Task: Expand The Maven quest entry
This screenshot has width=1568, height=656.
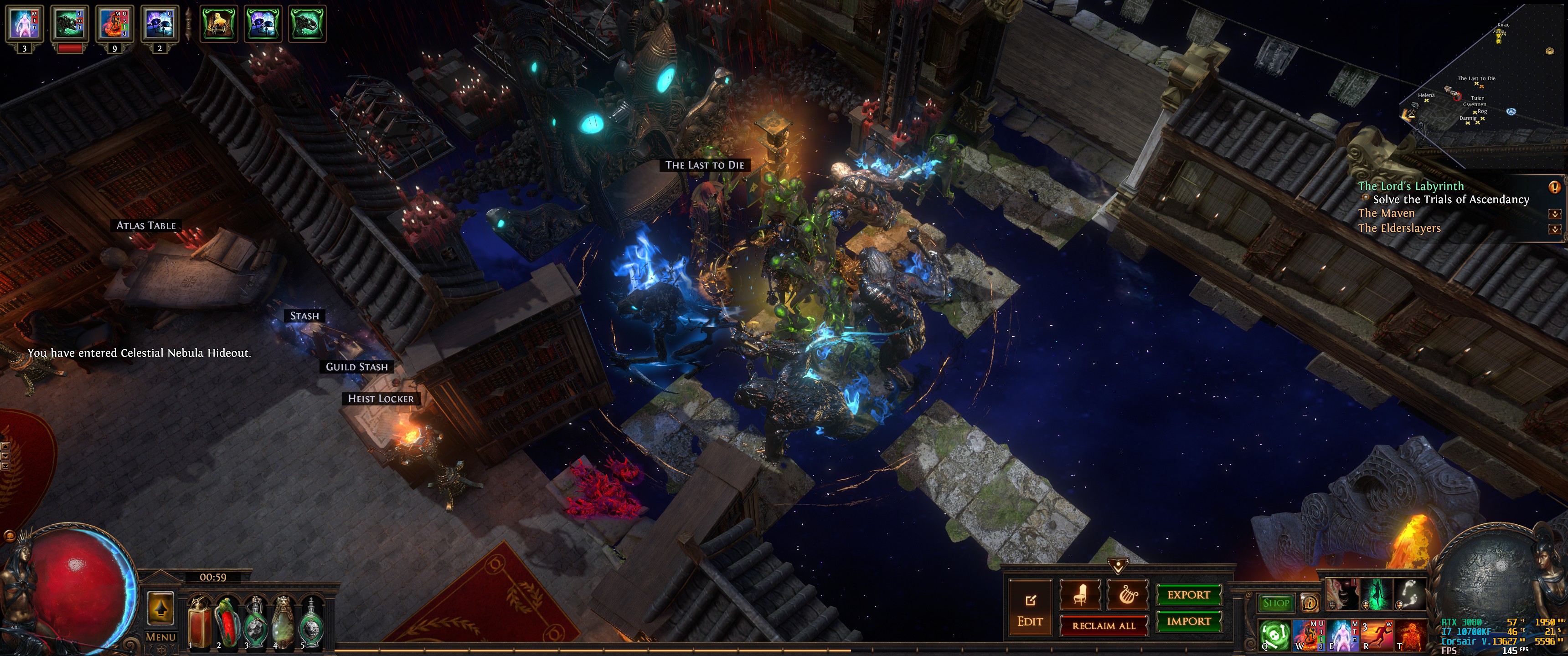Action: 1554,214
